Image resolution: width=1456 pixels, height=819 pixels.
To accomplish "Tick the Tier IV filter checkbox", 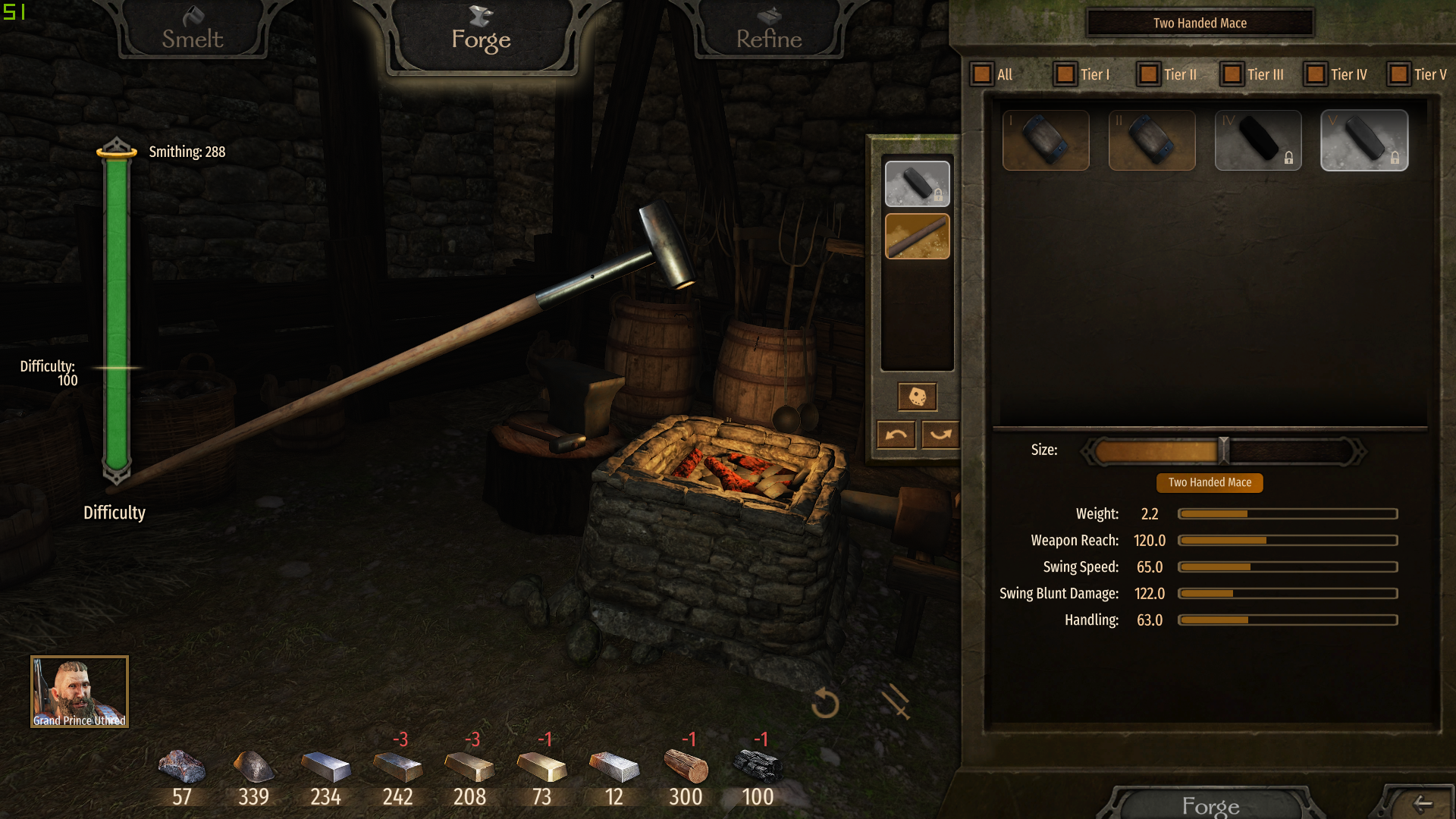I will (1316, 74).
